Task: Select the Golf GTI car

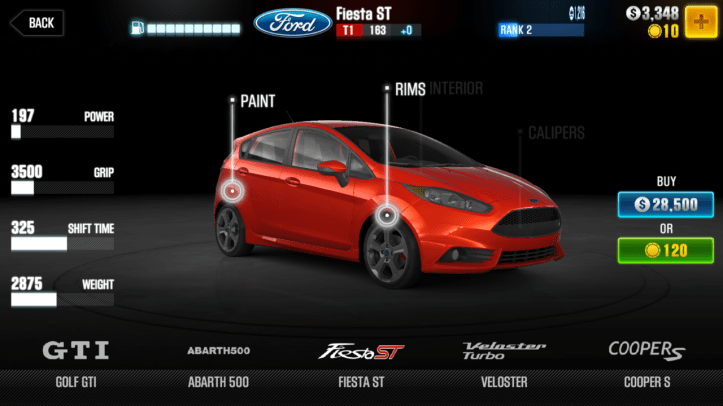Action: (x=76, y=360)
